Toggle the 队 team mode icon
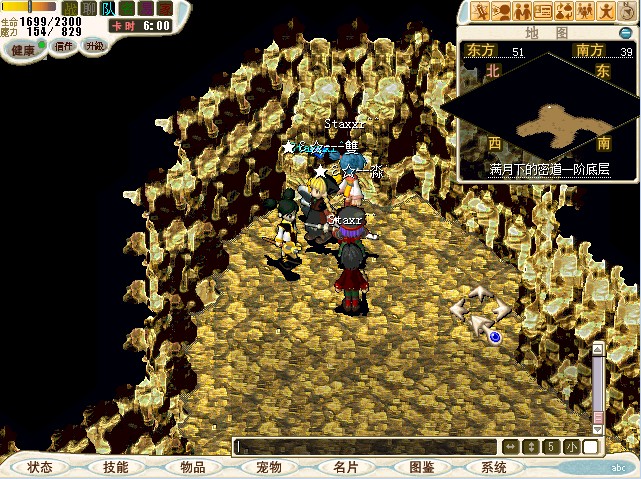Screen dimensions: 641x479 tap(108, 8)
